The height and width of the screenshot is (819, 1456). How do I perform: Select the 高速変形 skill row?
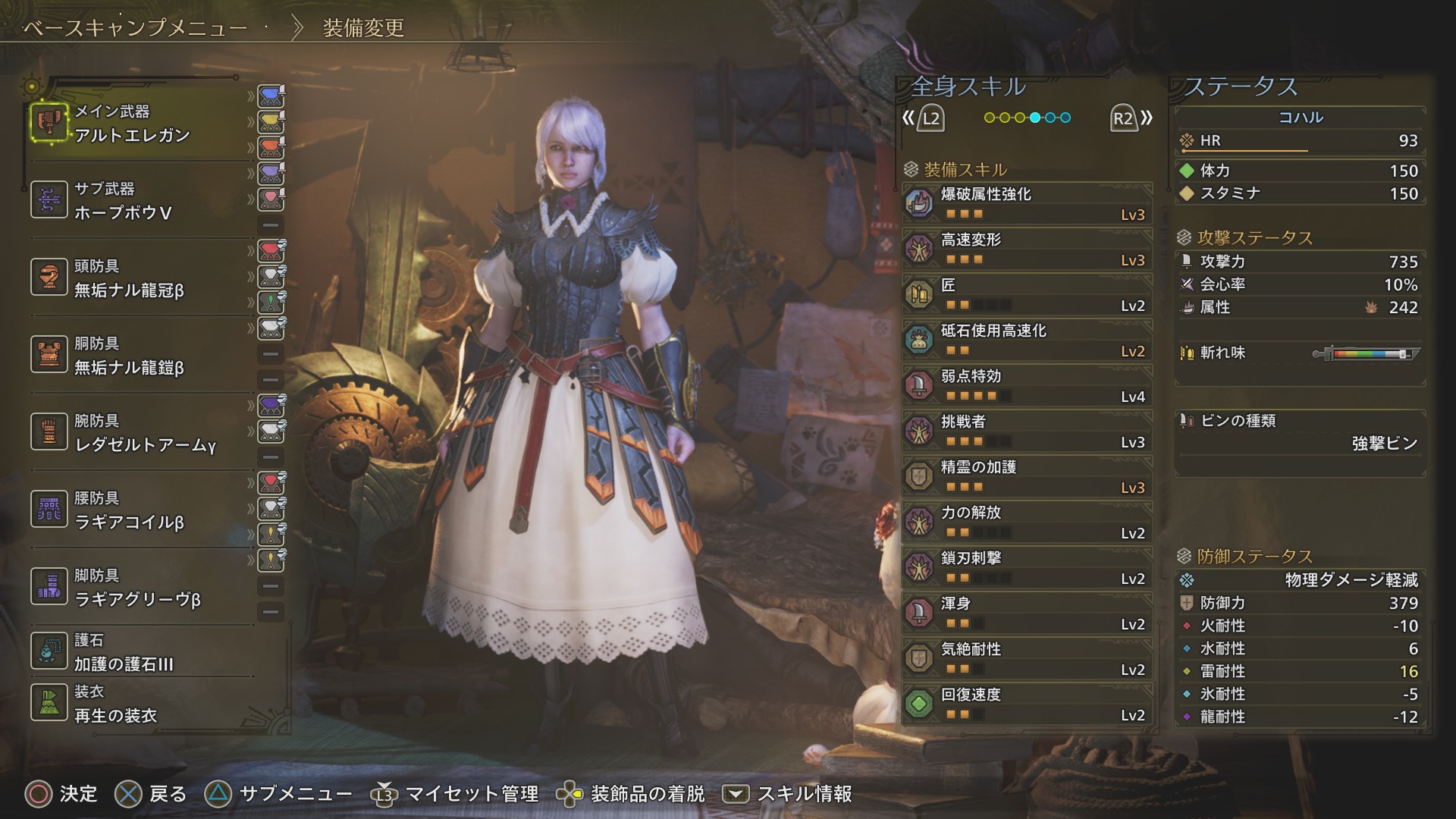click(1028, 249)
